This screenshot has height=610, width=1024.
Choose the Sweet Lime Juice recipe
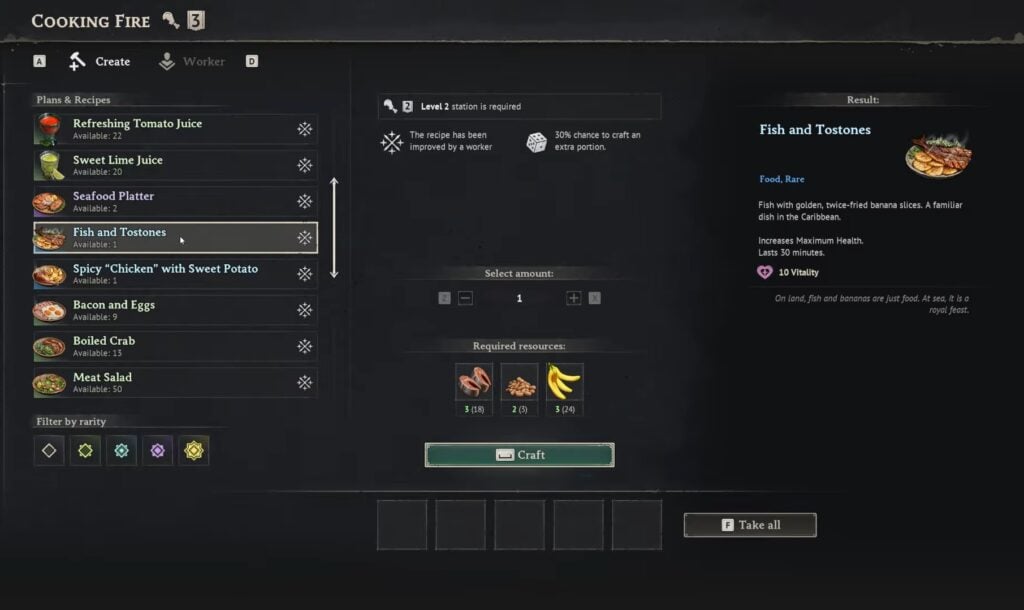pos(175,165)
